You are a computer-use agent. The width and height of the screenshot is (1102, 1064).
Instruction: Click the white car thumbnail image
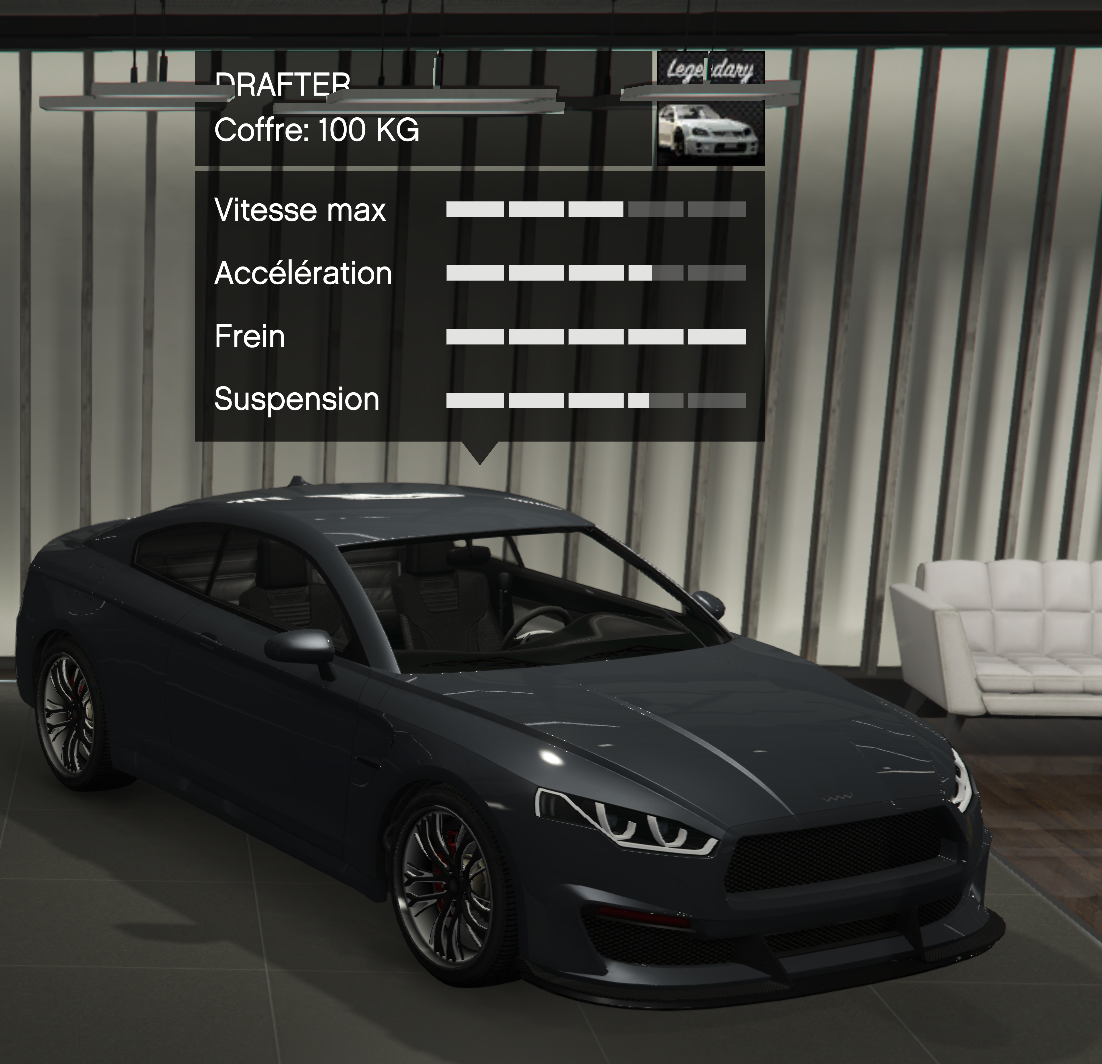point(710,131)
